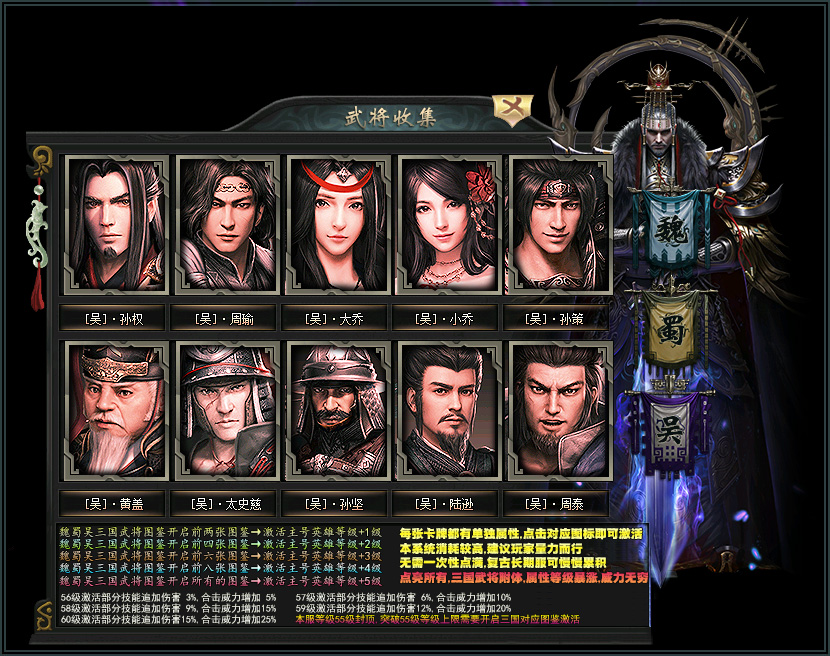Select the 陆逊 general card
Image resolution: width=830 pixels, height=656 pixels.
point(449,410)
